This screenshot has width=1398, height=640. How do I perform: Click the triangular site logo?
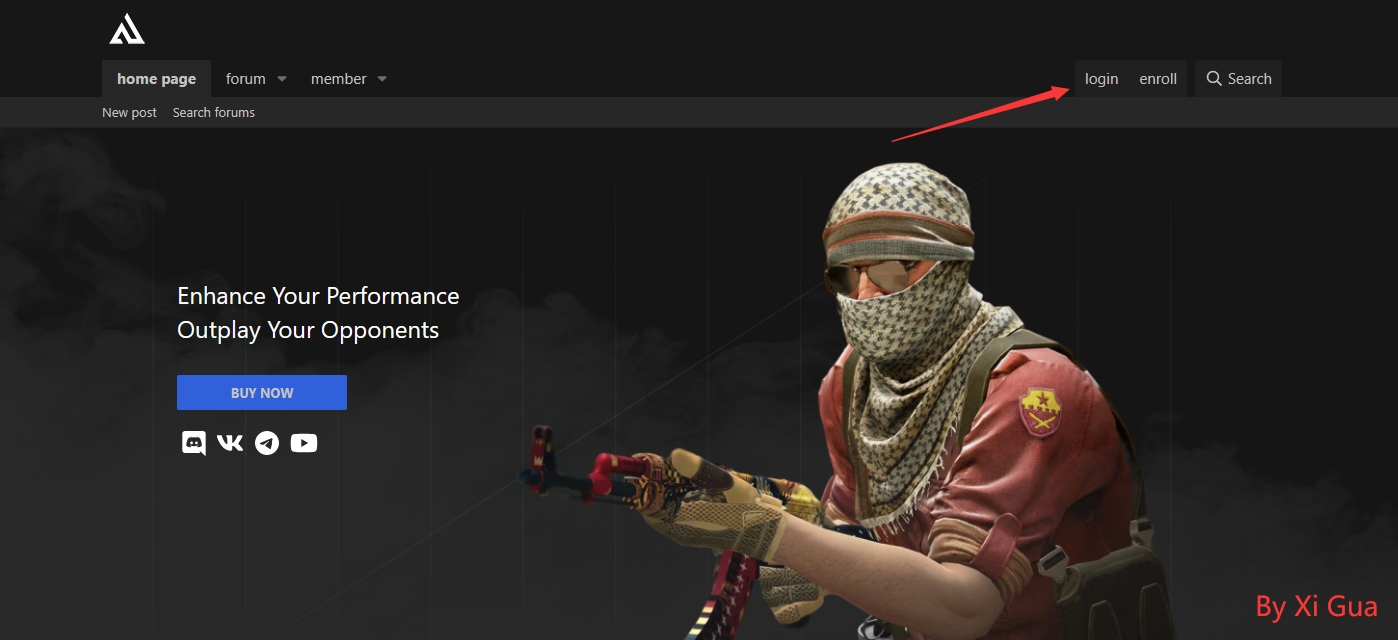[x=127, y=30]
